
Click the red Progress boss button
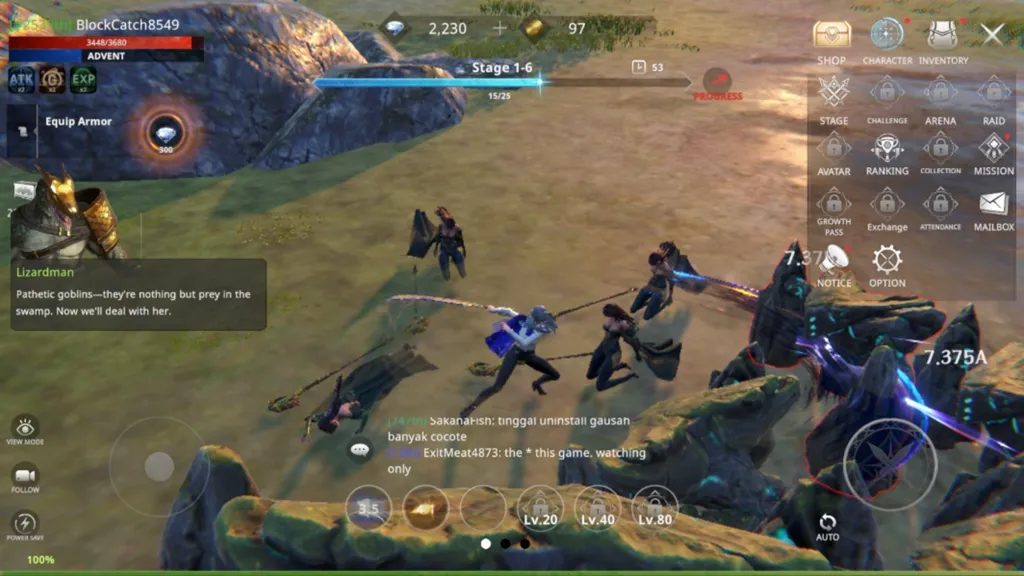(x=717, y=84)
